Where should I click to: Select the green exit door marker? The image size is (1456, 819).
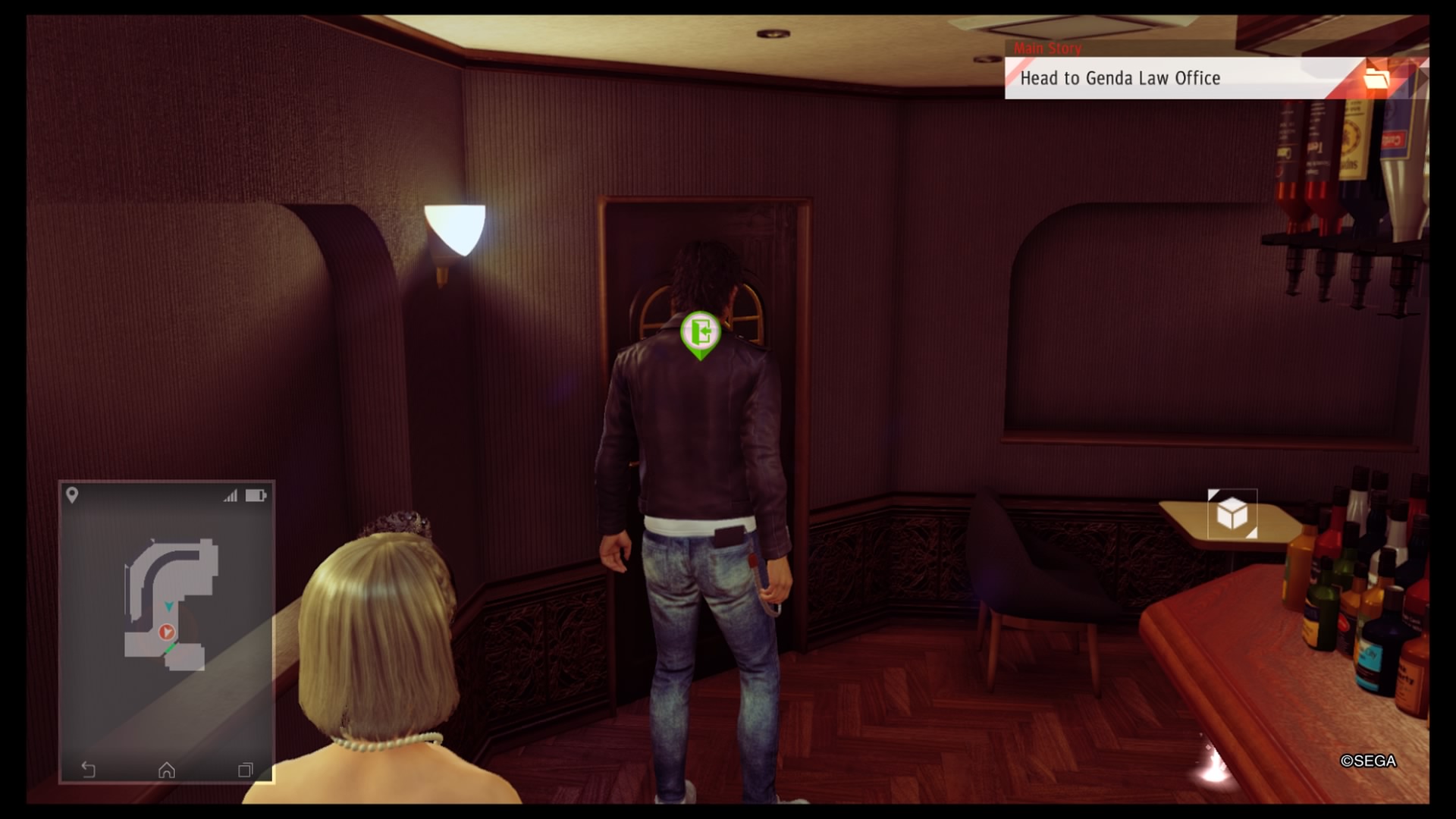point(700,333)
